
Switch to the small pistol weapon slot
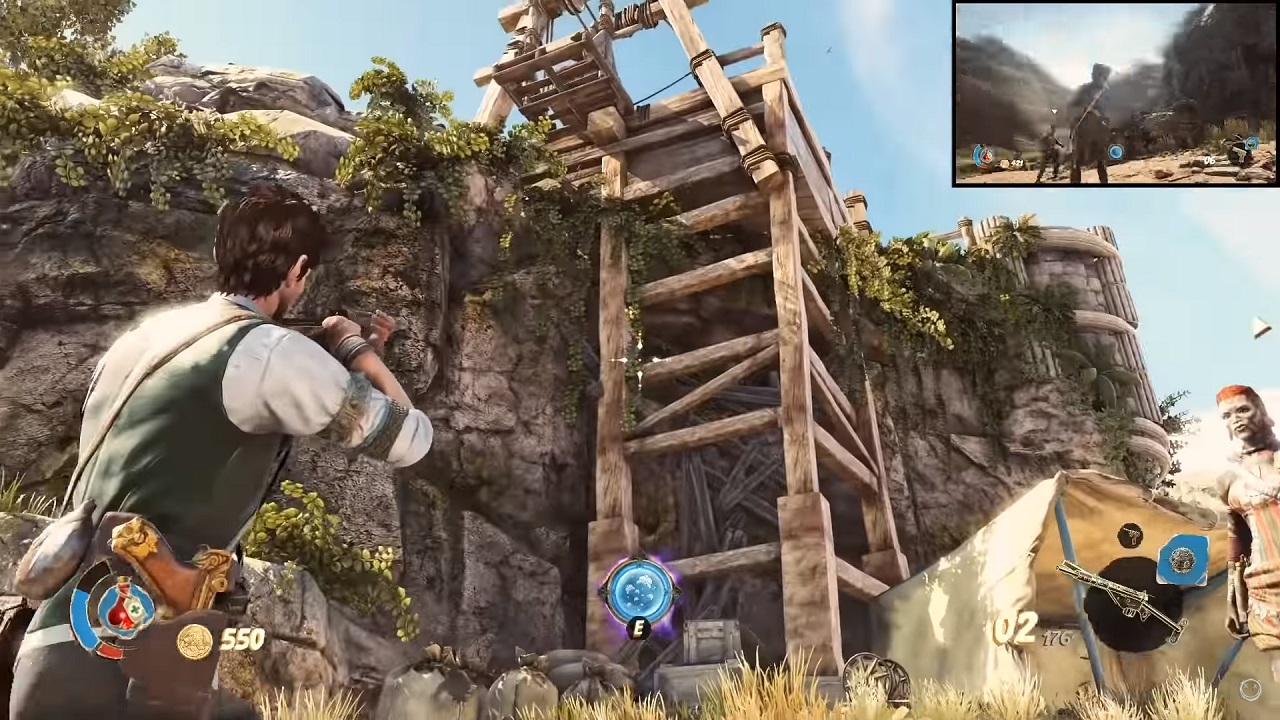point(1131,535)
